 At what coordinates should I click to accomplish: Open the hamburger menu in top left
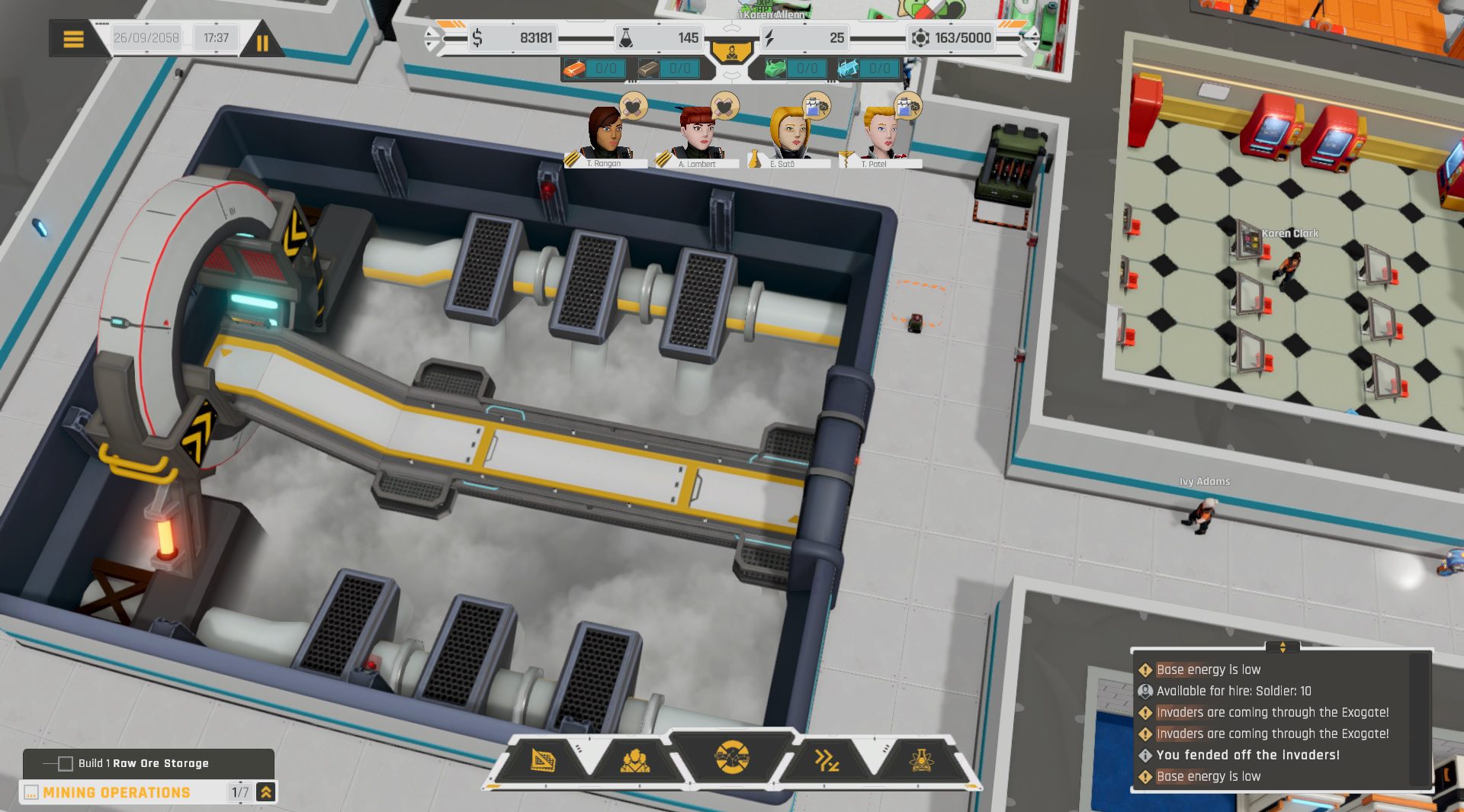(x=74, y=38)
